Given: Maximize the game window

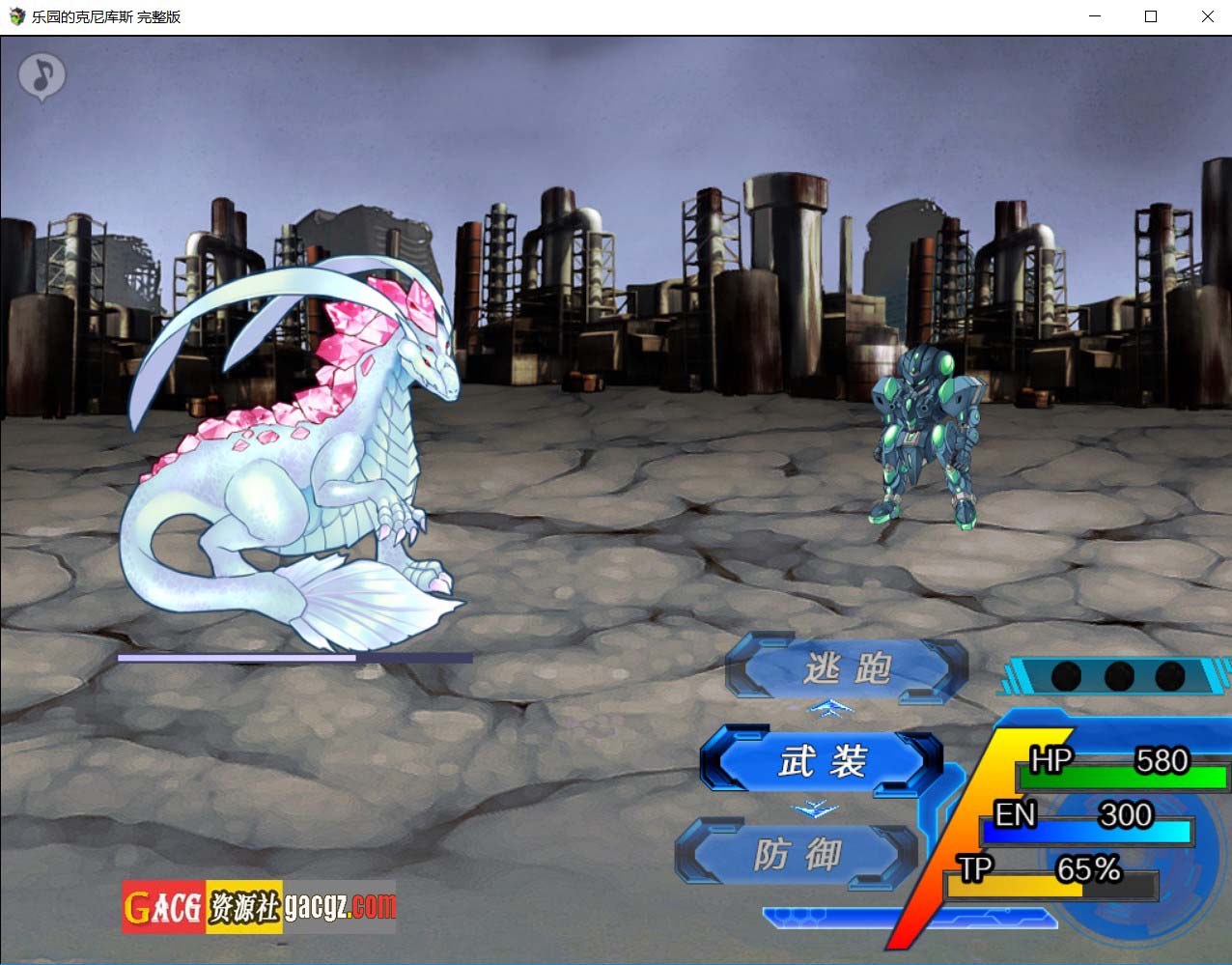Looking at the screenshot, I should (1151, 16).
